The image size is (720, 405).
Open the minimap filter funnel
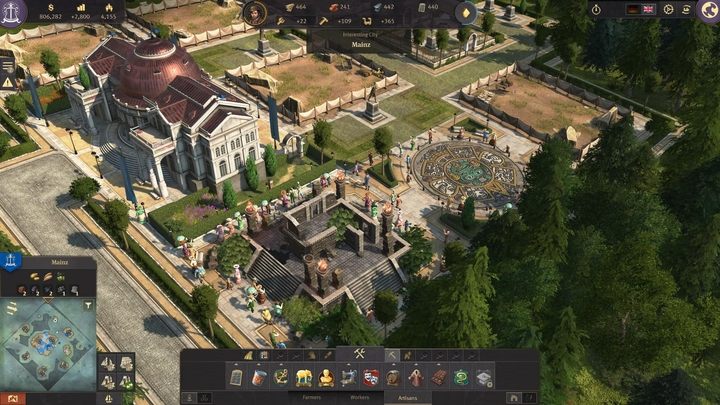(x=87, y=304)
